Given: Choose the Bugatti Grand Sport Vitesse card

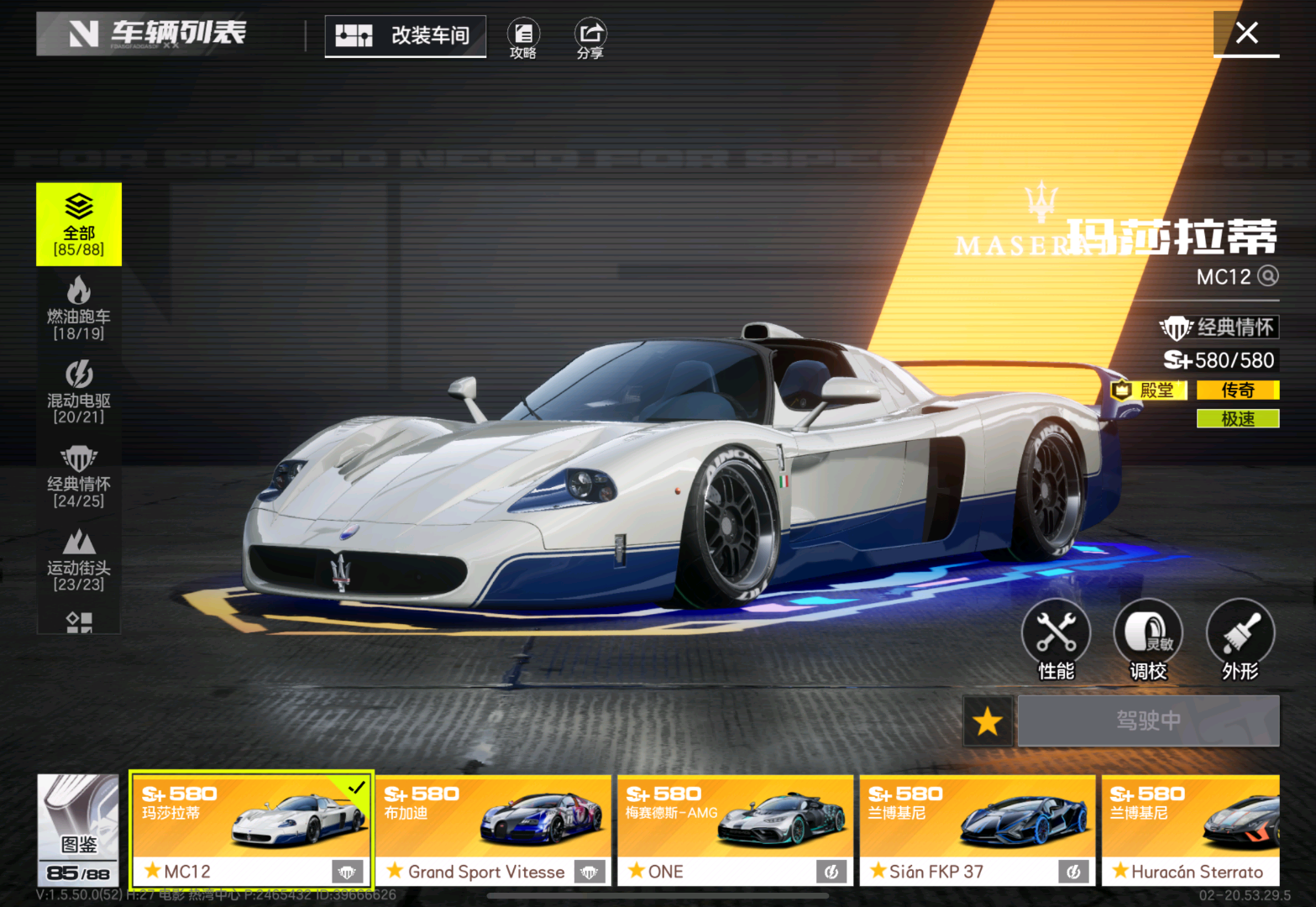Looking at the screenshot, I should 493,829.
